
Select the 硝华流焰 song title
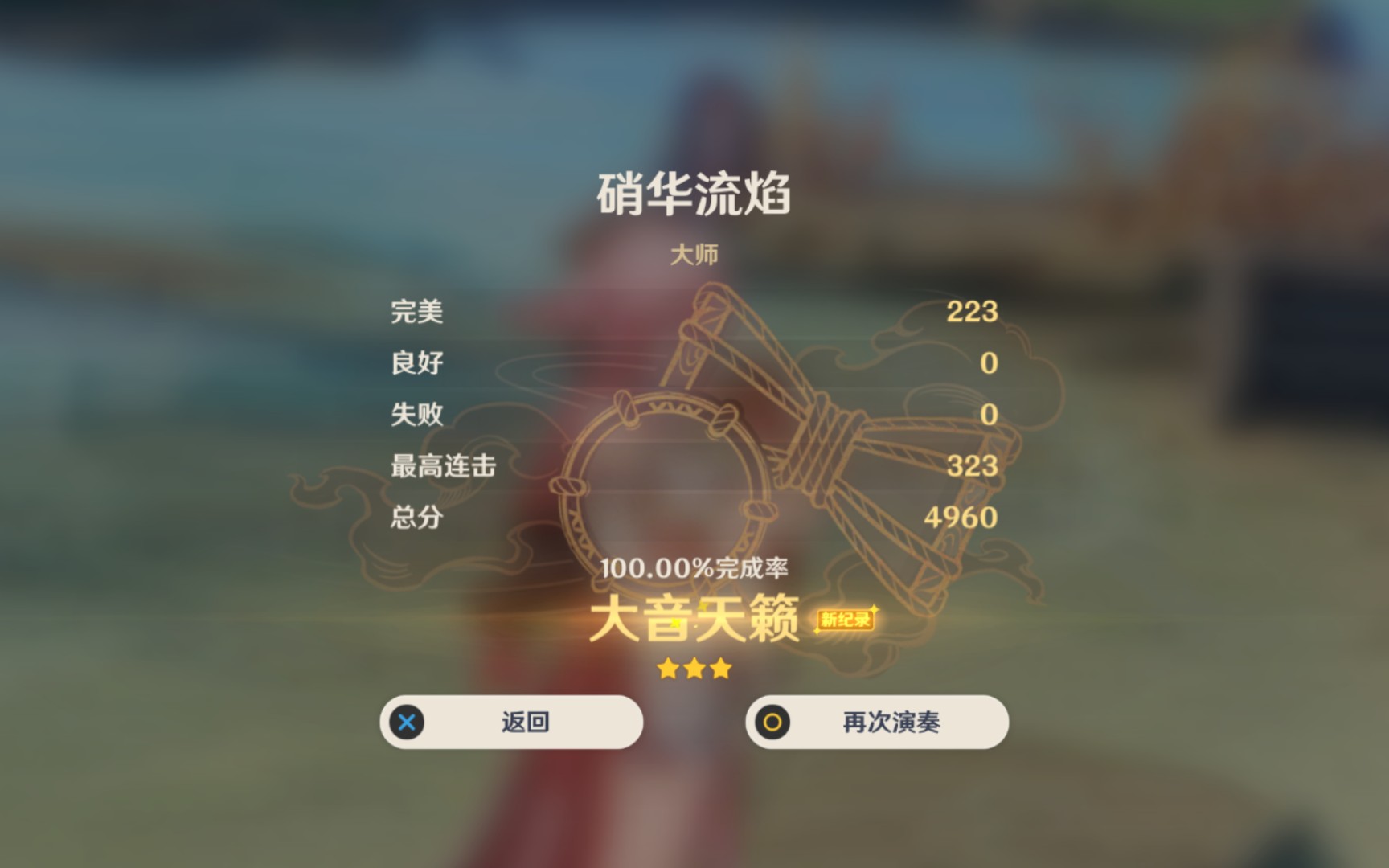click(694, 190)
